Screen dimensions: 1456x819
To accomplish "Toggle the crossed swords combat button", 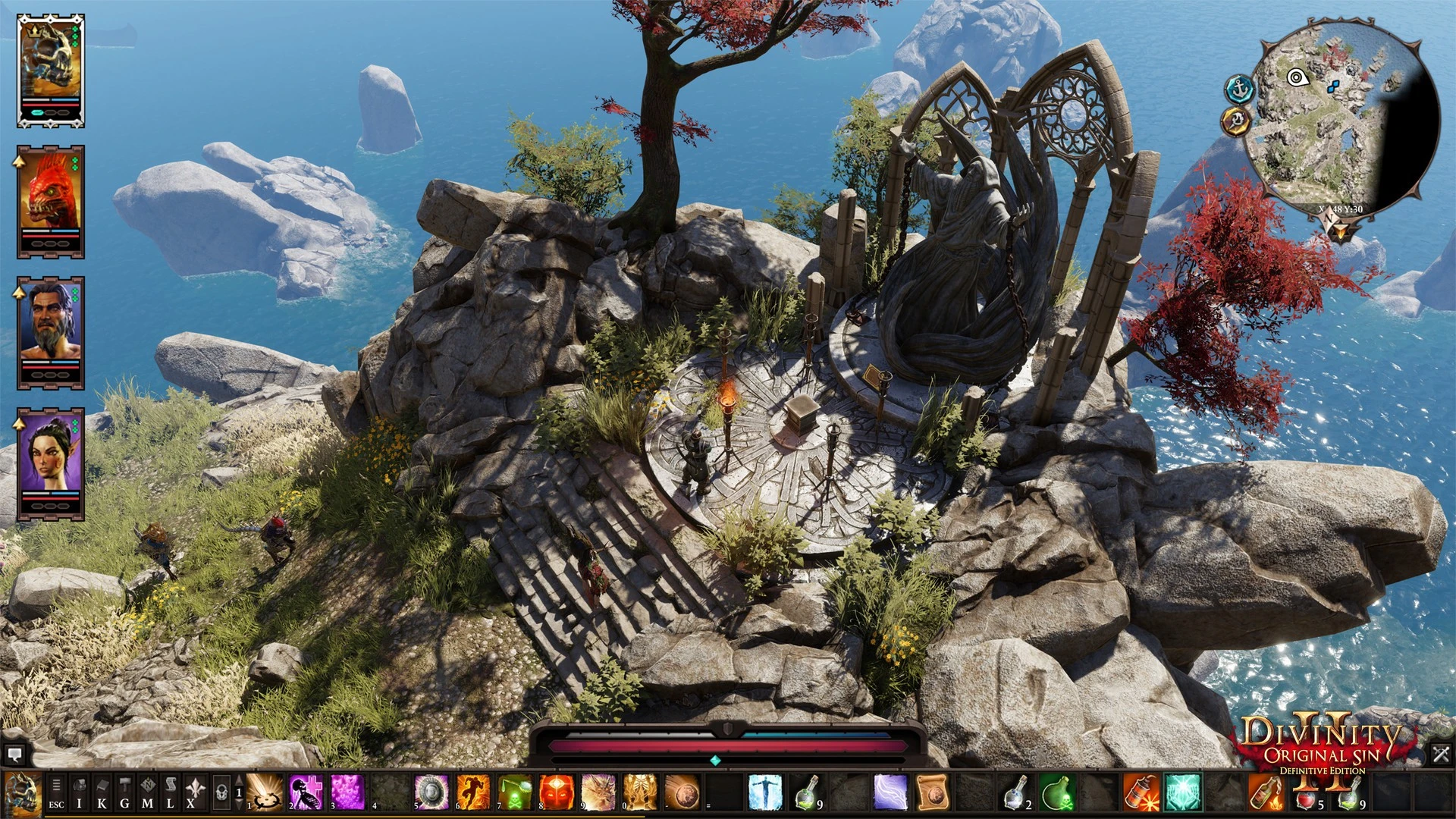I will (x=1441, y=754).
